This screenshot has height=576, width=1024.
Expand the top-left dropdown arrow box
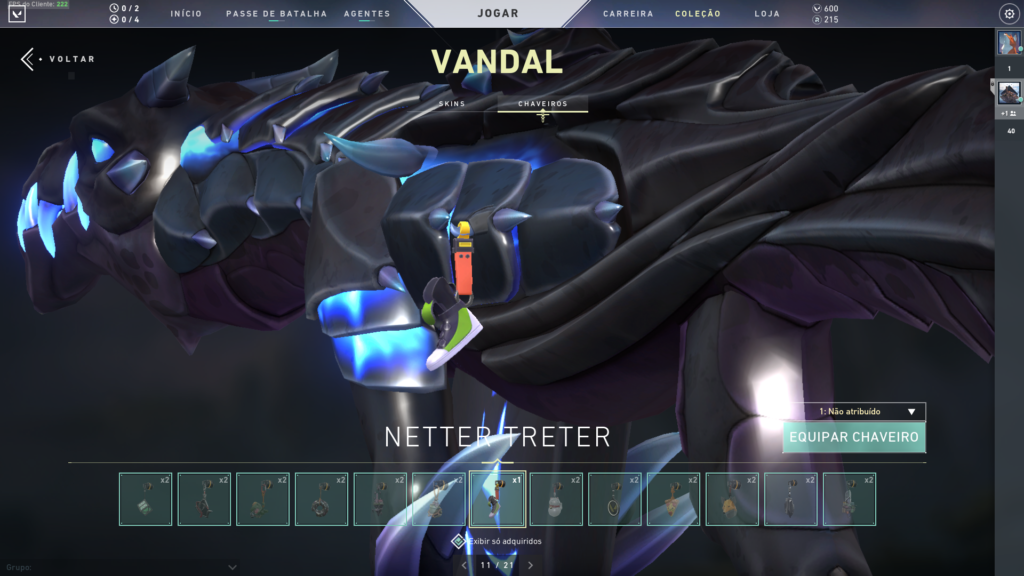tap(16, 14)
